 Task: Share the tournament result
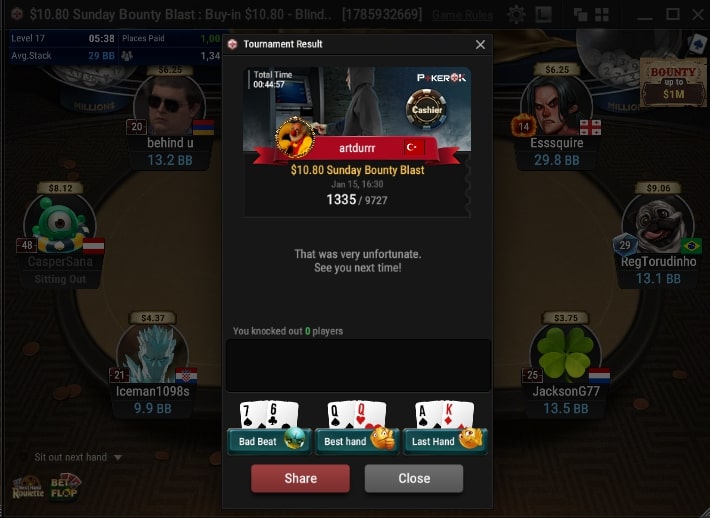pos(300,478)
